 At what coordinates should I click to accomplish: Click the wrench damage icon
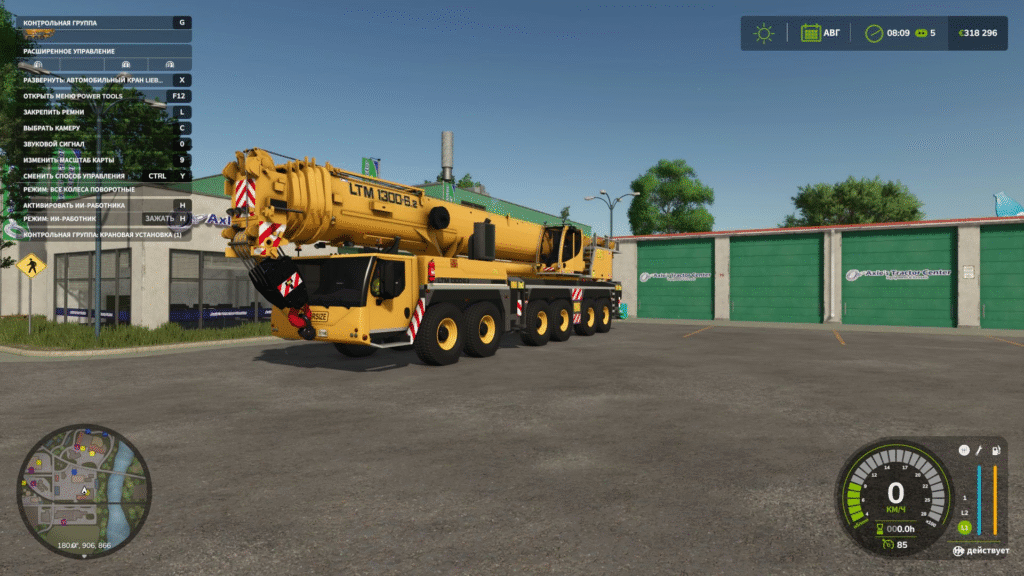click(979, 451)
